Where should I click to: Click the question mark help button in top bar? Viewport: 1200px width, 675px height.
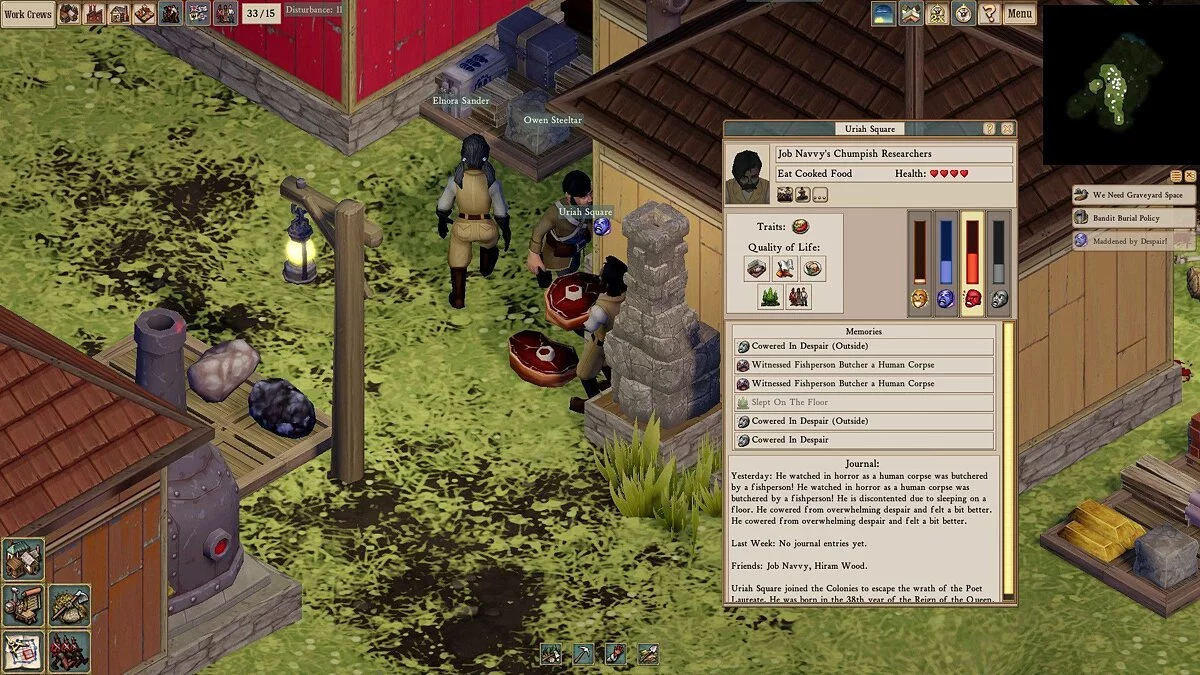tap(989, 14)
